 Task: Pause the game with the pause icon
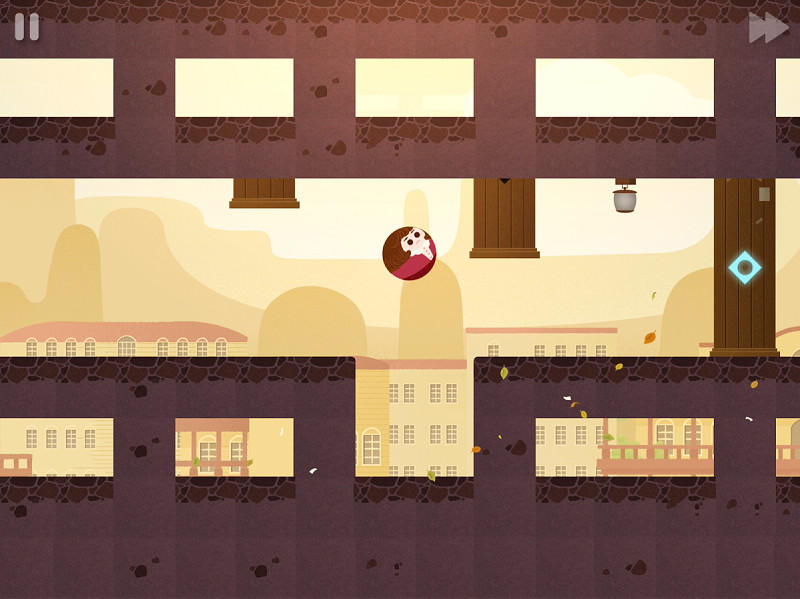[27, 27]
